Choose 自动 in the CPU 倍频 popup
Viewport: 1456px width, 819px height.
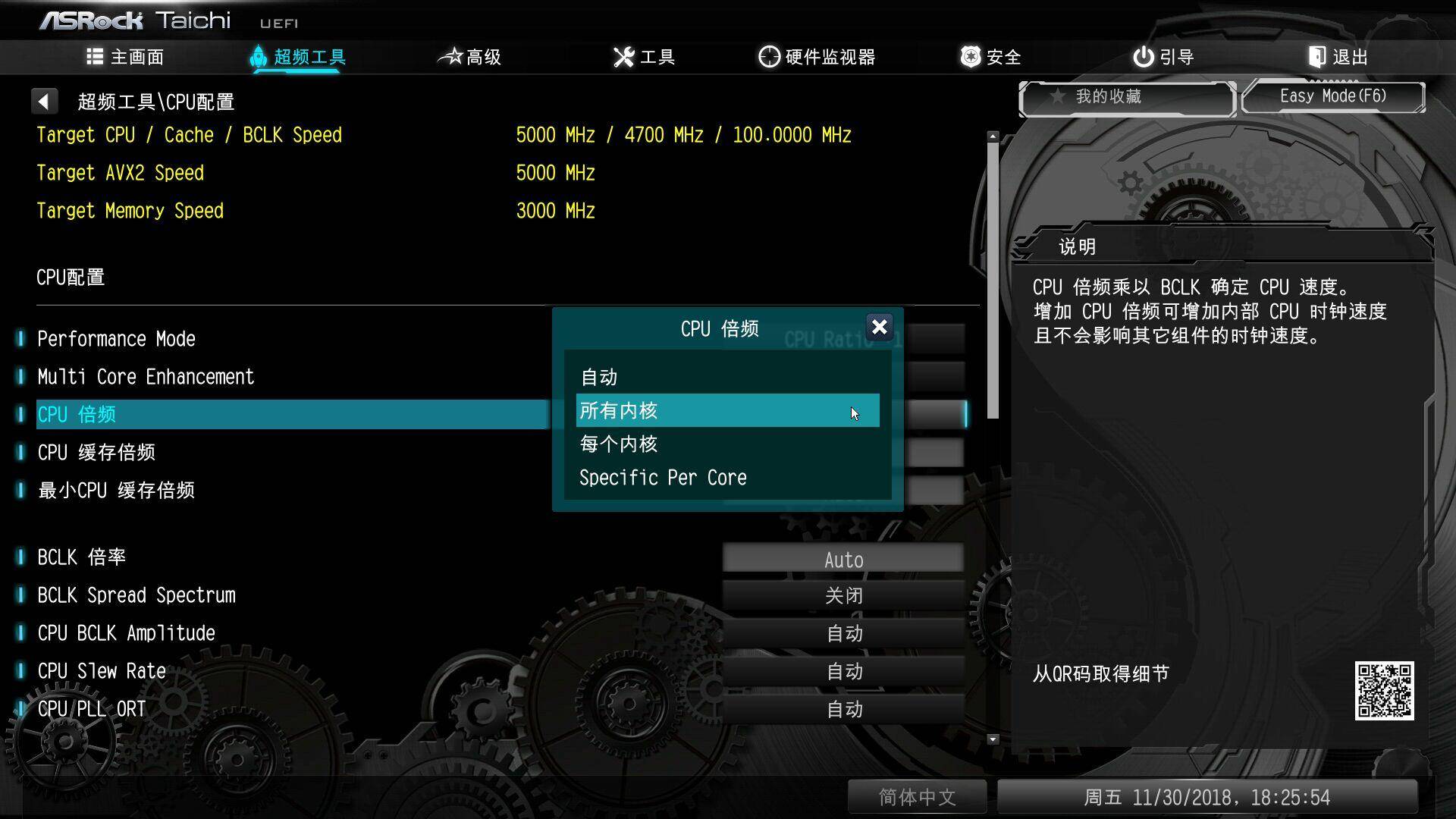[x=598, y=376]
